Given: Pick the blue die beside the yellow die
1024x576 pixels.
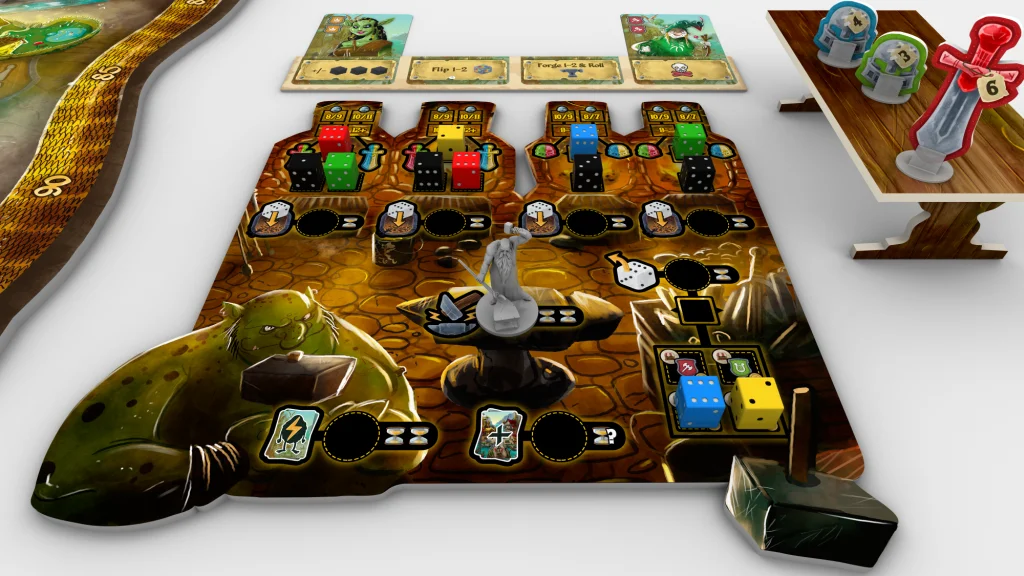Looking at the screenshot, I should coord(701,401).
